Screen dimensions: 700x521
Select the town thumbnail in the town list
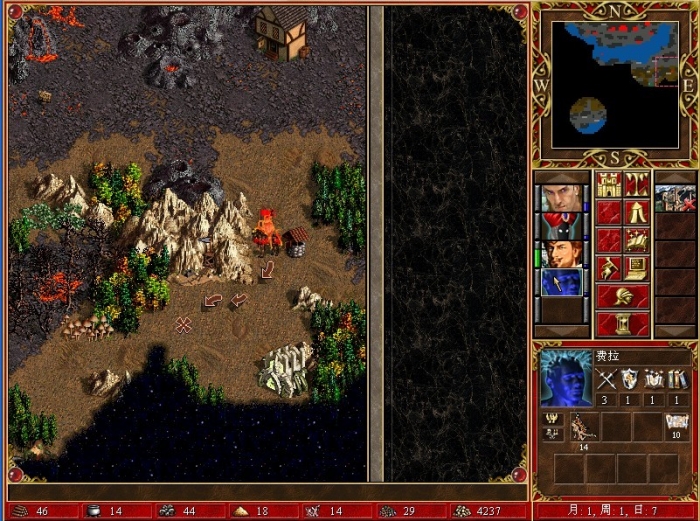click(676, 199)
